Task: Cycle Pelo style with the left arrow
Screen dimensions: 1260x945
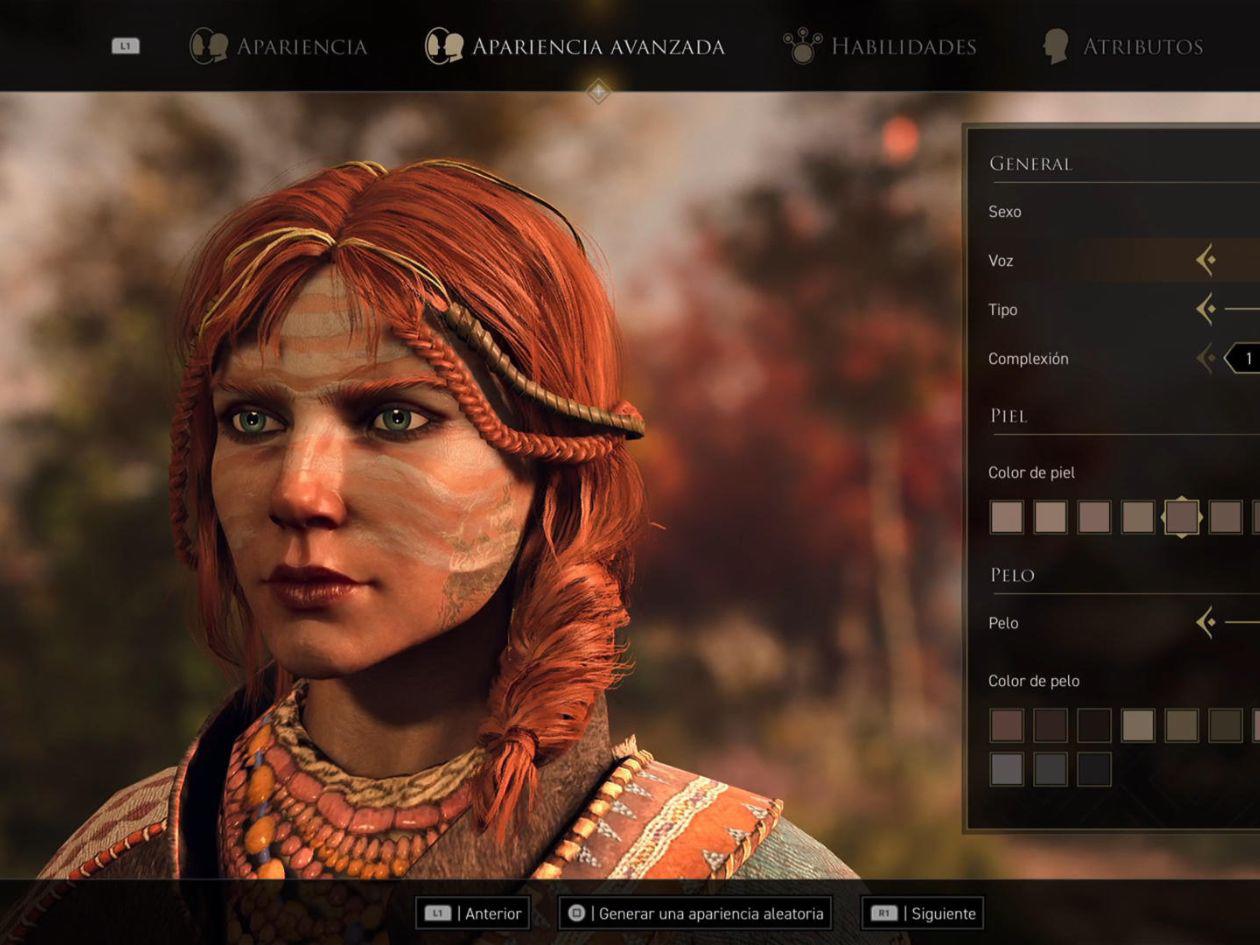Action: tap(1206, 623)
